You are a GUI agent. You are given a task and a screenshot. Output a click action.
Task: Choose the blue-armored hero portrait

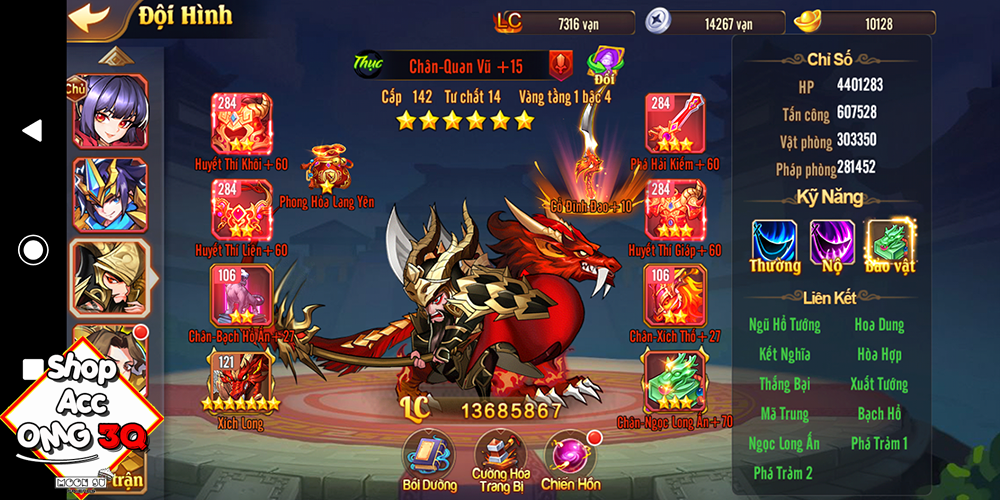(109, 194)
